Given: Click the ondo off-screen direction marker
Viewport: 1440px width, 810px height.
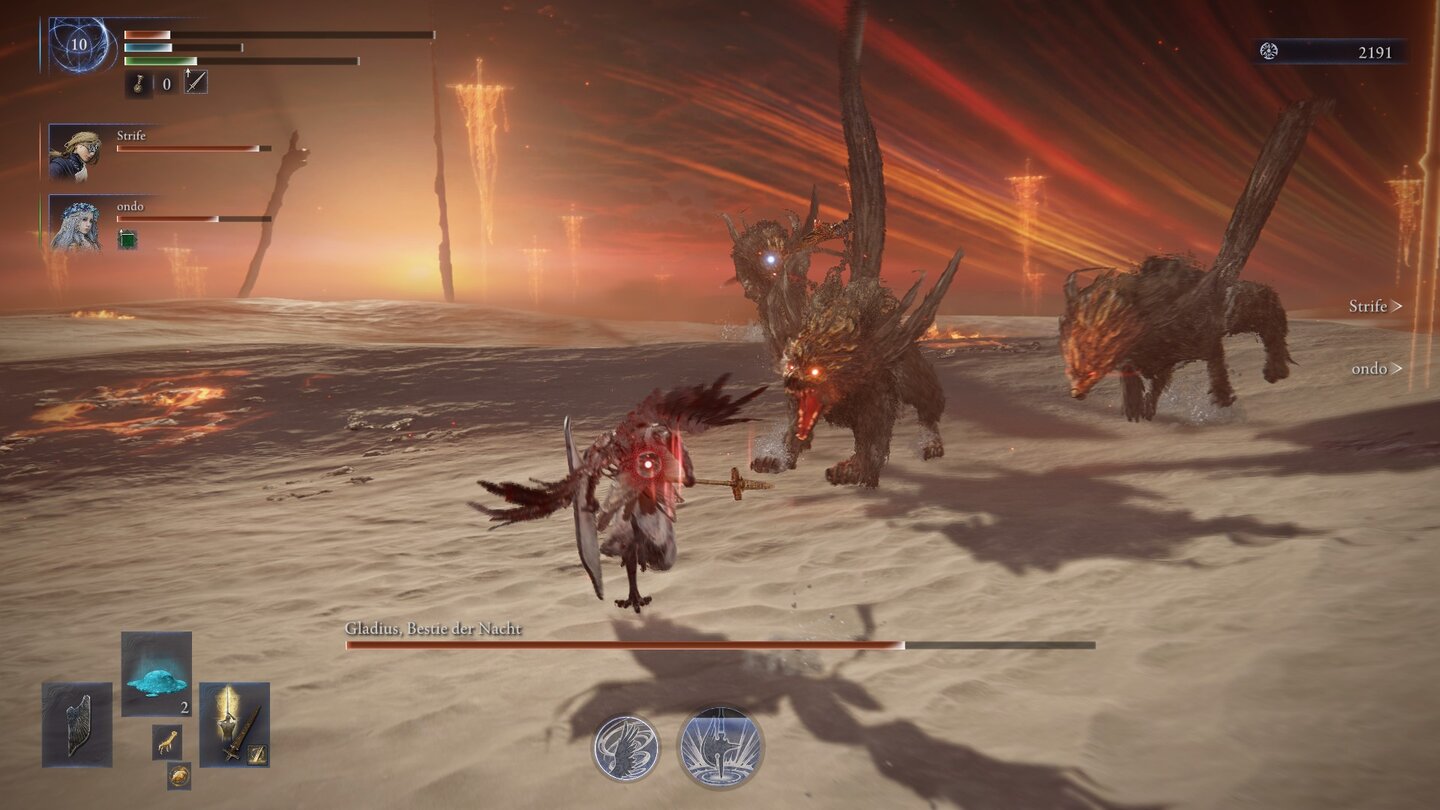Looking at the screenshot, I should point(1376,369).
